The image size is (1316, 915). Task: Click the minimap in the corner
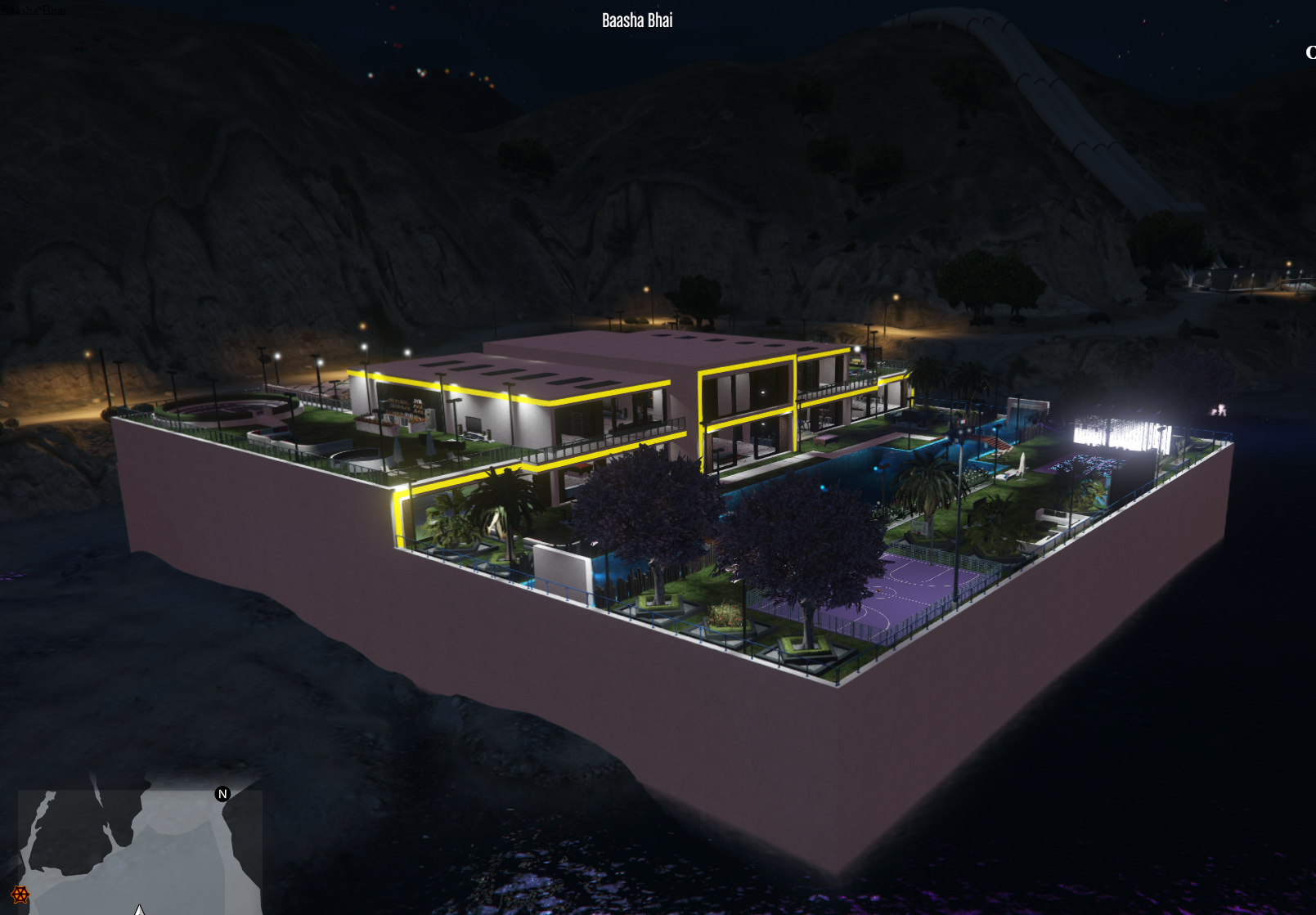pos(140,851)
